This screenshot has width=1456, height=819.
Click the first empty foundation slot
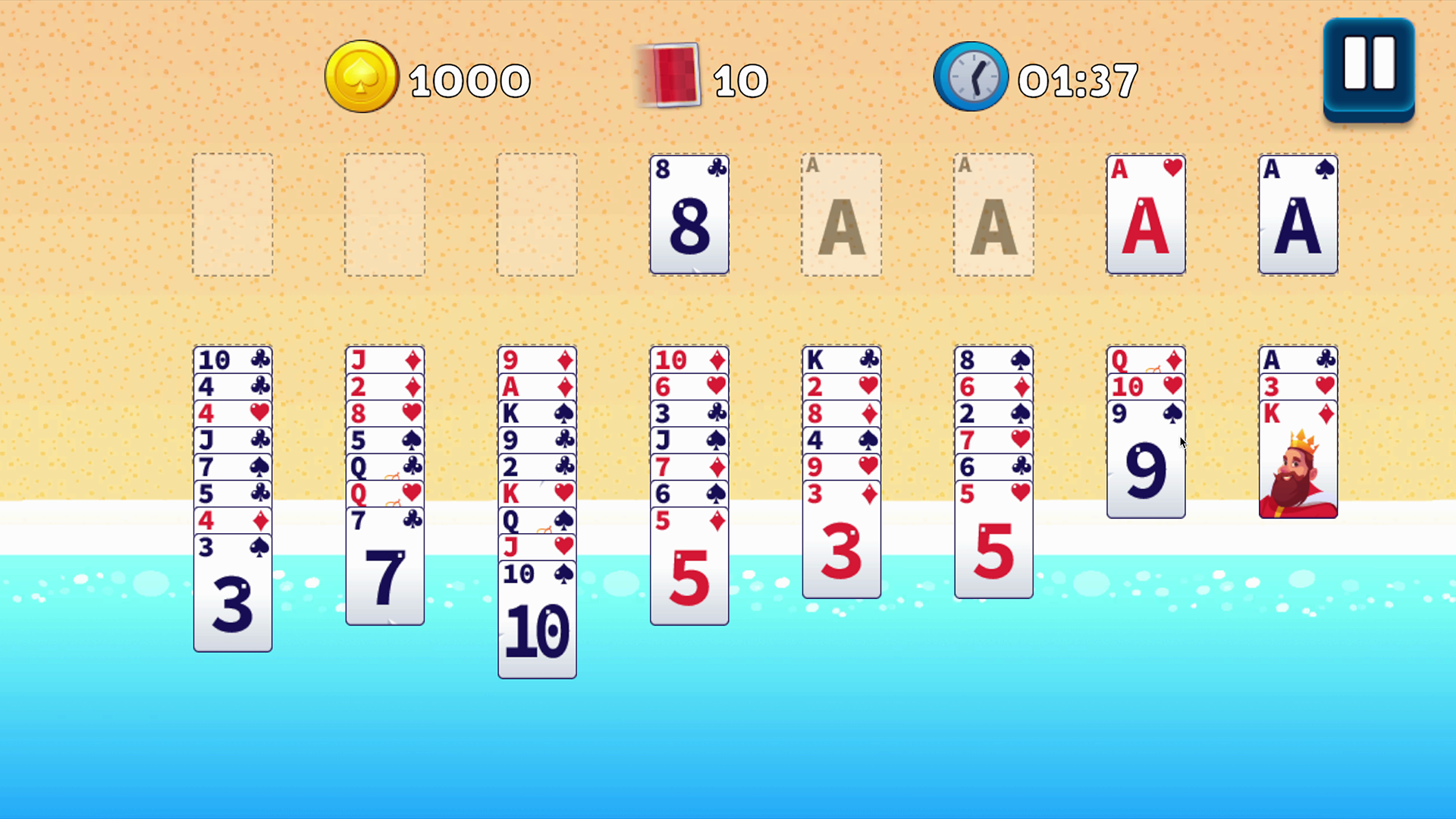coord(233,215)
